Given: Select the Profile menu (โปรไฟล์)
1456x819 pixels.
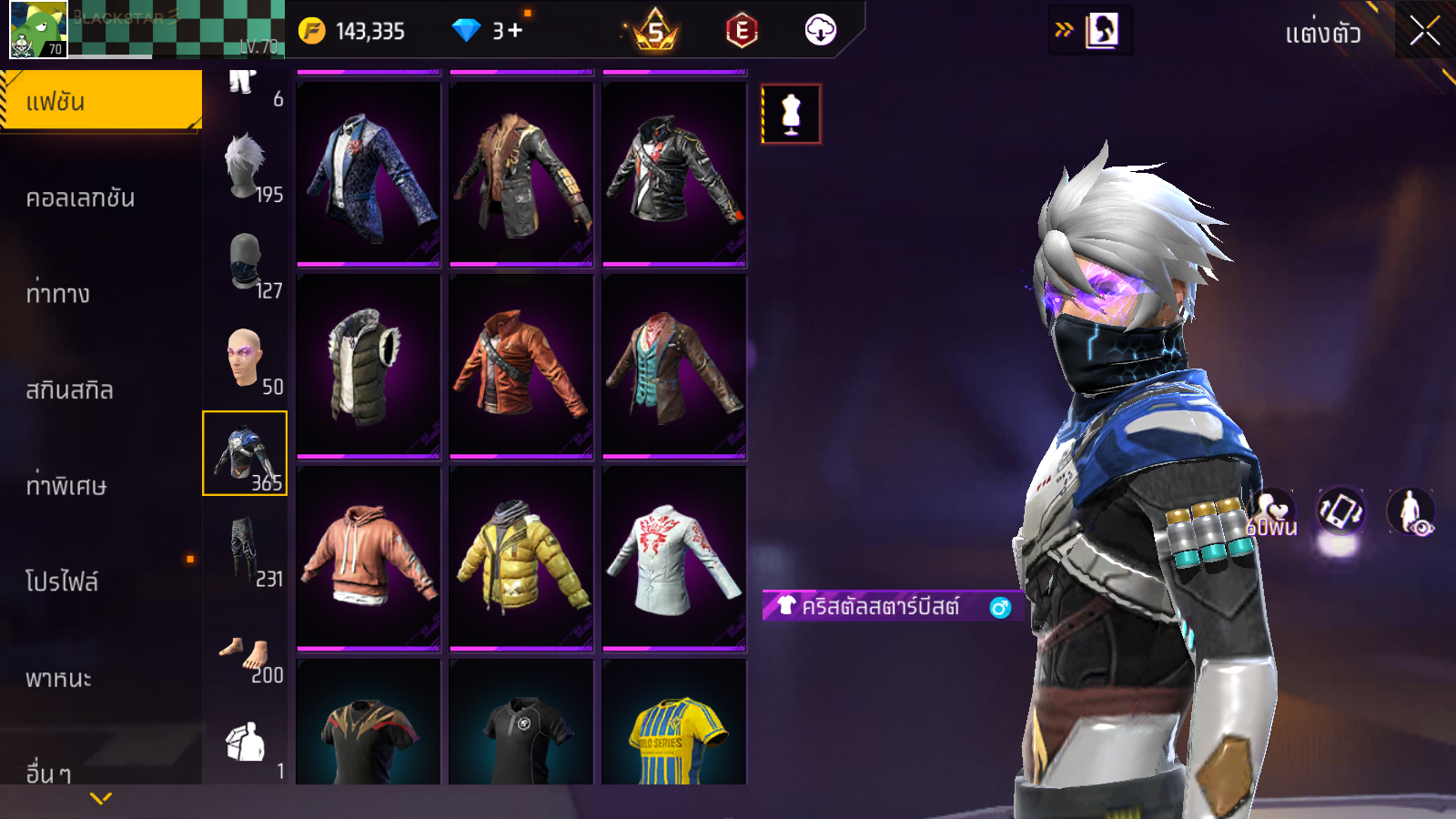Looking at the screenshot, I should coord(62,581).
